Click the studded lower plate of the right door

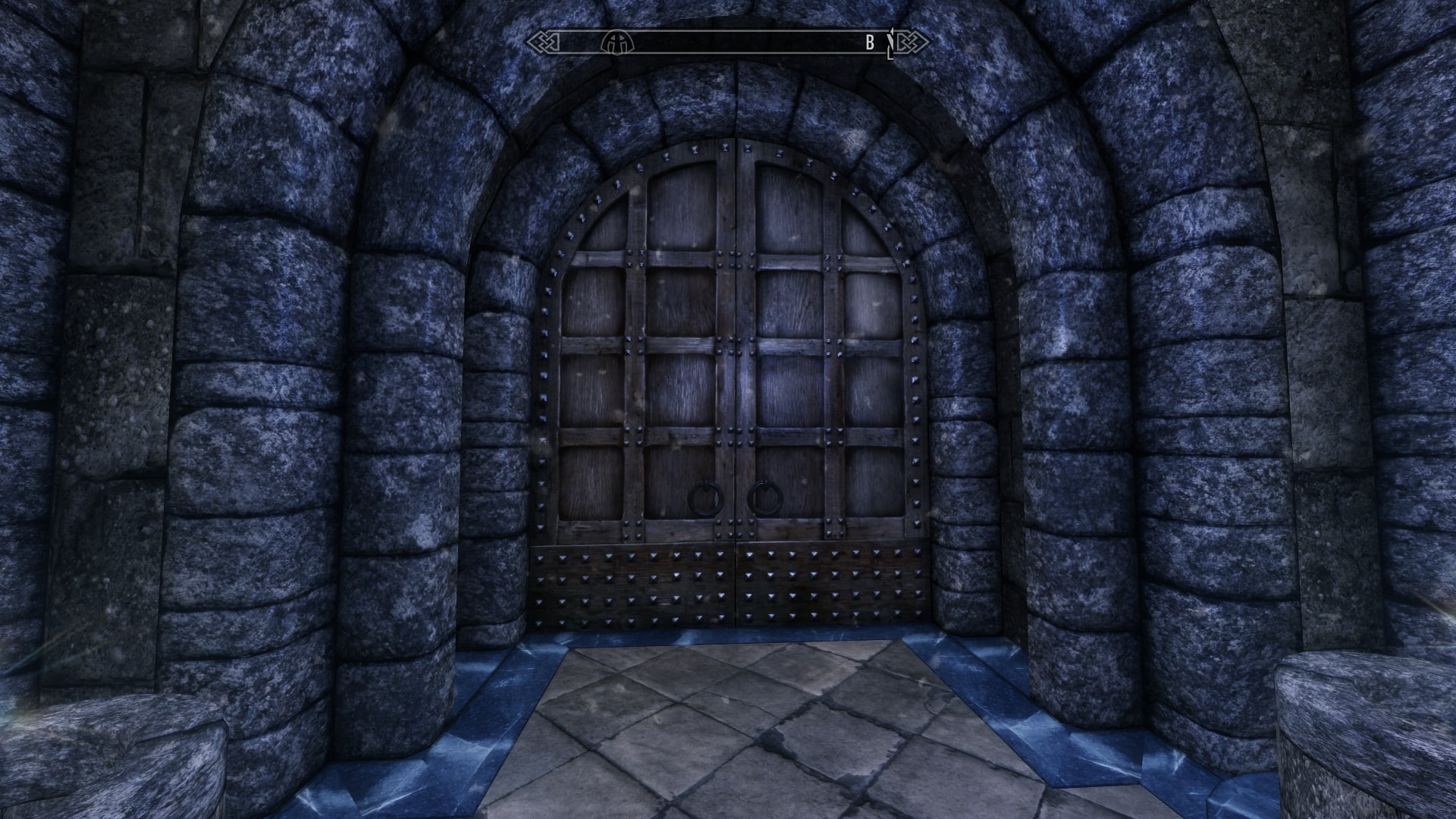click(x=834, y=584)
